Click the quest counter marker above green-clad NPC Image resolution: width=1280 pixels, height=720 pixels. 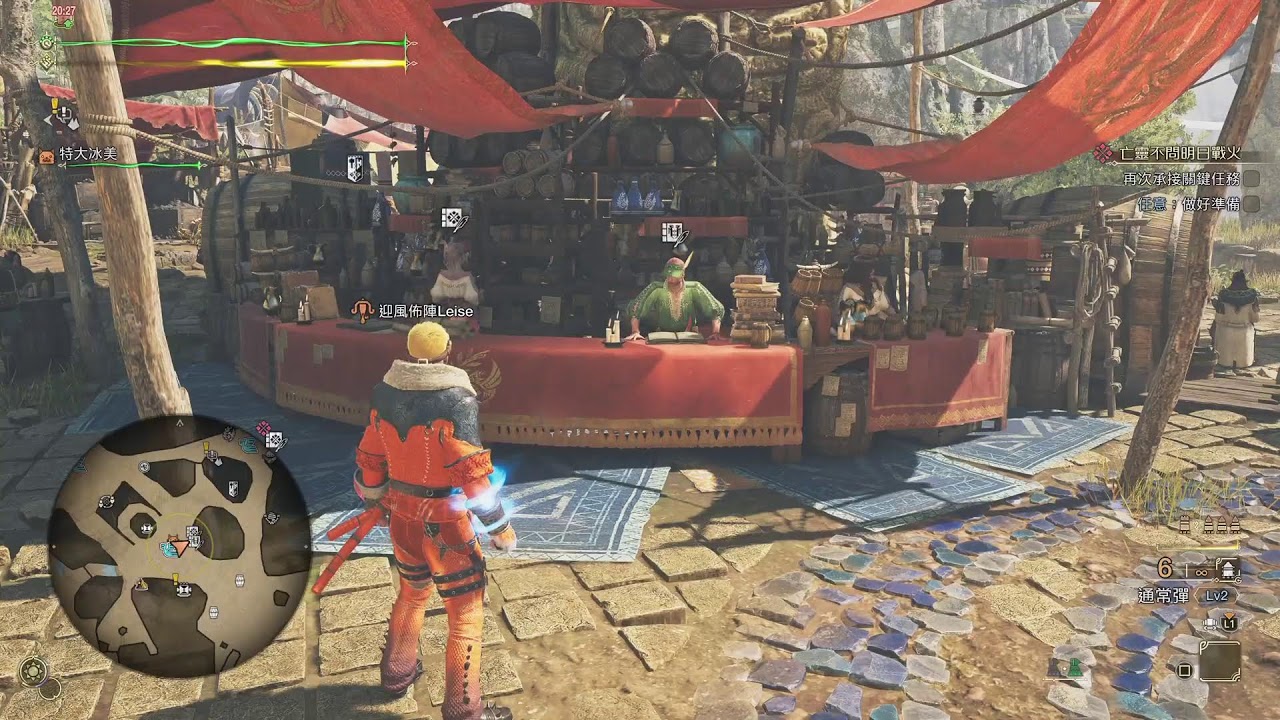pyautogui.click(x=673, y=233)
